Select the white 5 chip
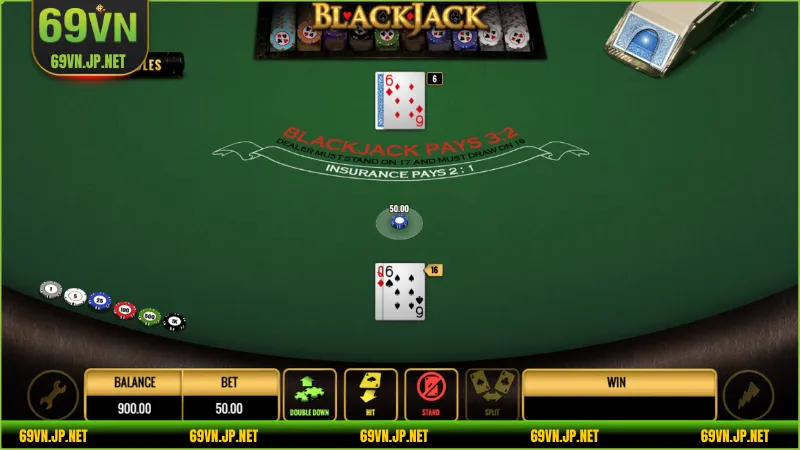This screenshot has height=450, width=800. 75,295
